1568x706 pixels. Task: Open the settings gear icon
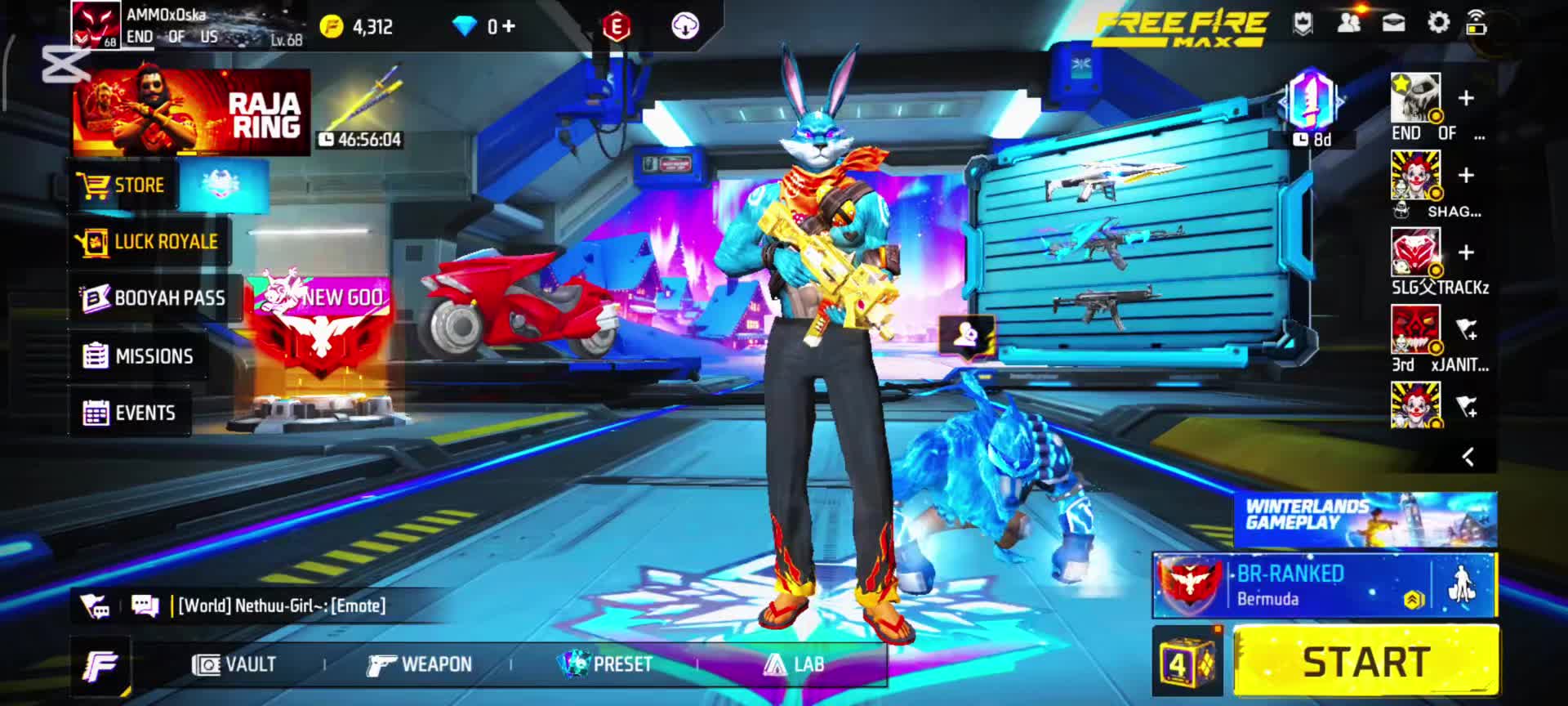[x=1438, y=24]
